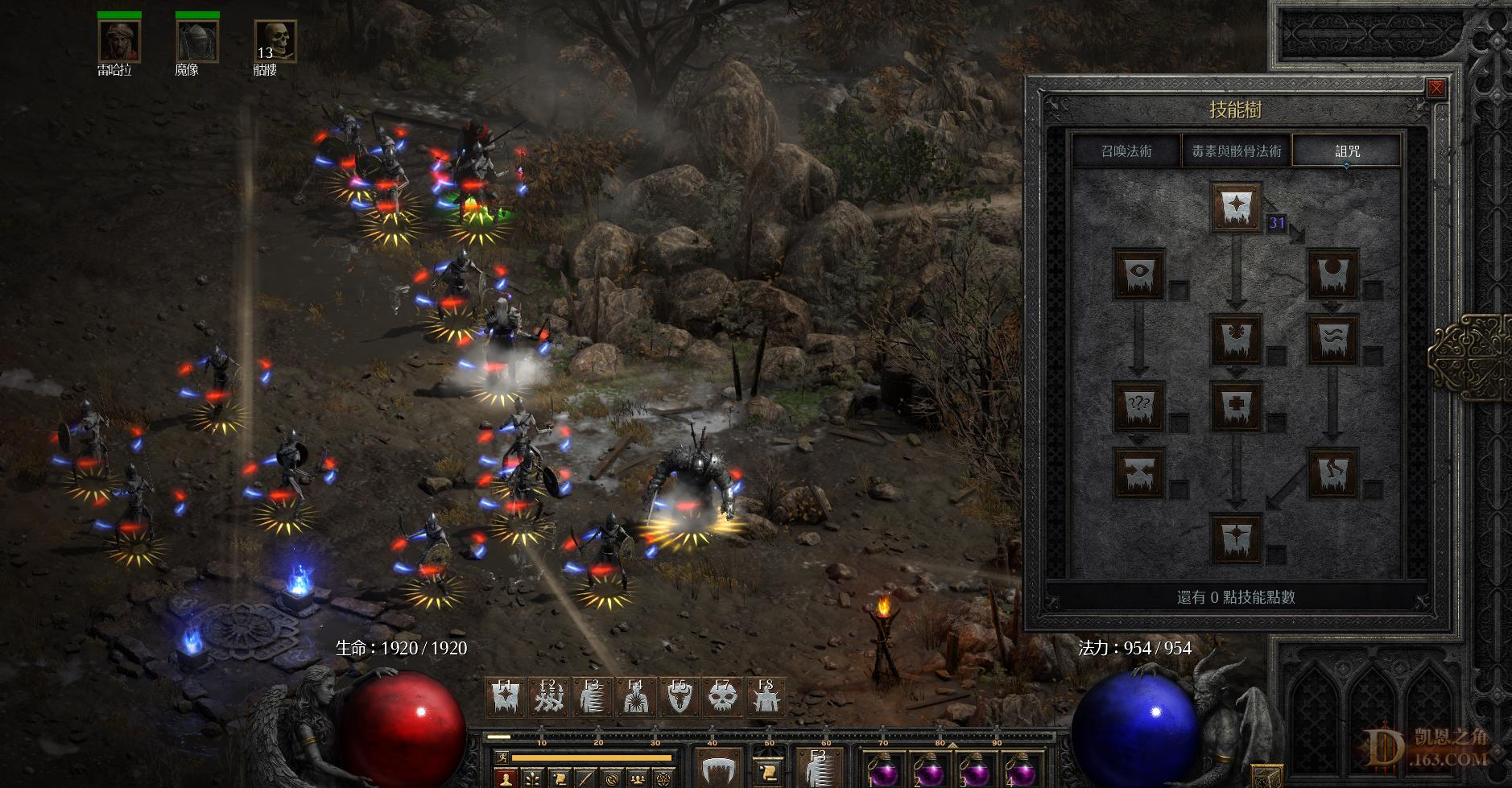Open the left-click skill selector

719,769
